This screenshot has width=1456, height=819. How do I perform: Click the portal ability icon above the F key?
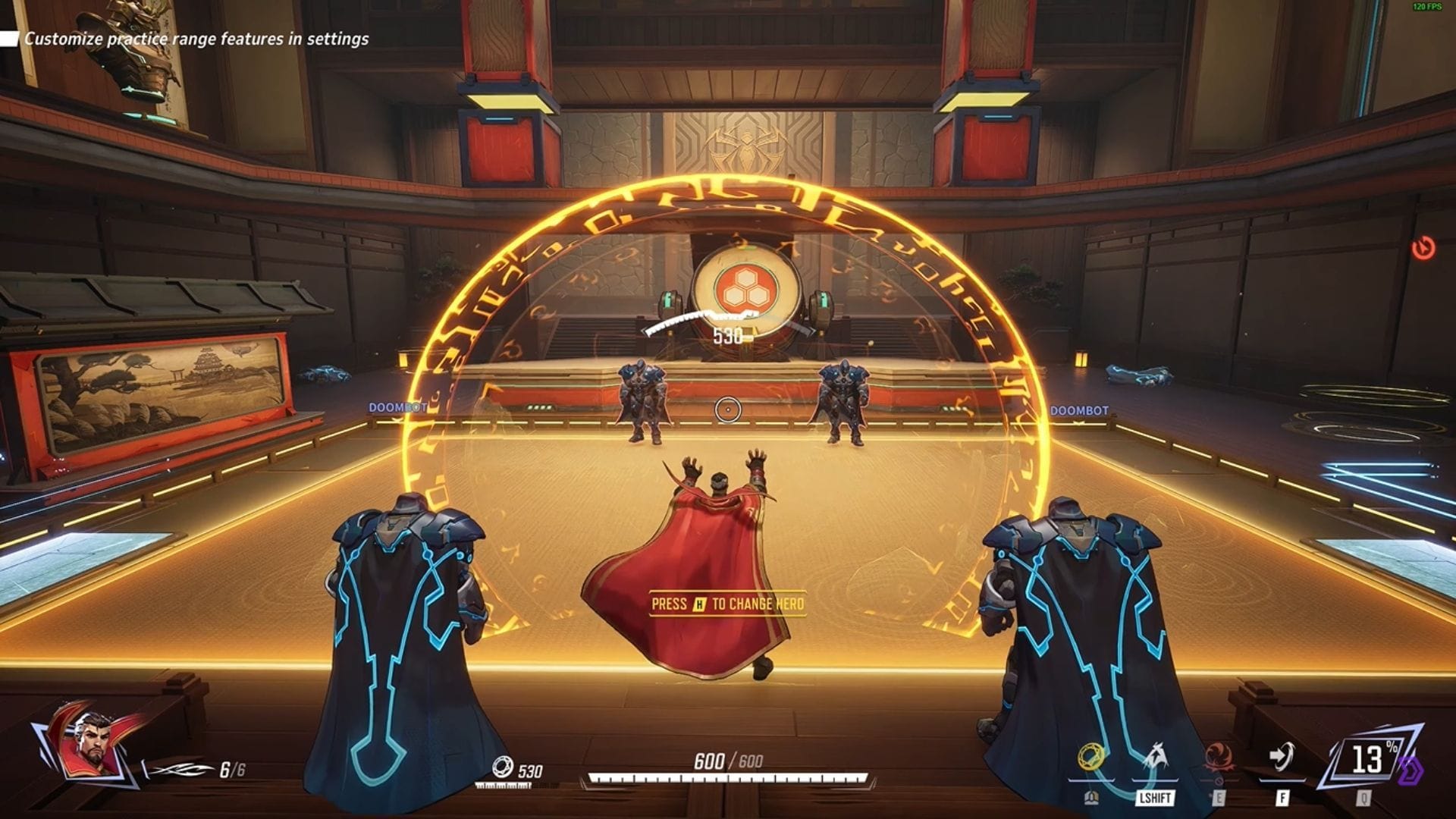1283,756
